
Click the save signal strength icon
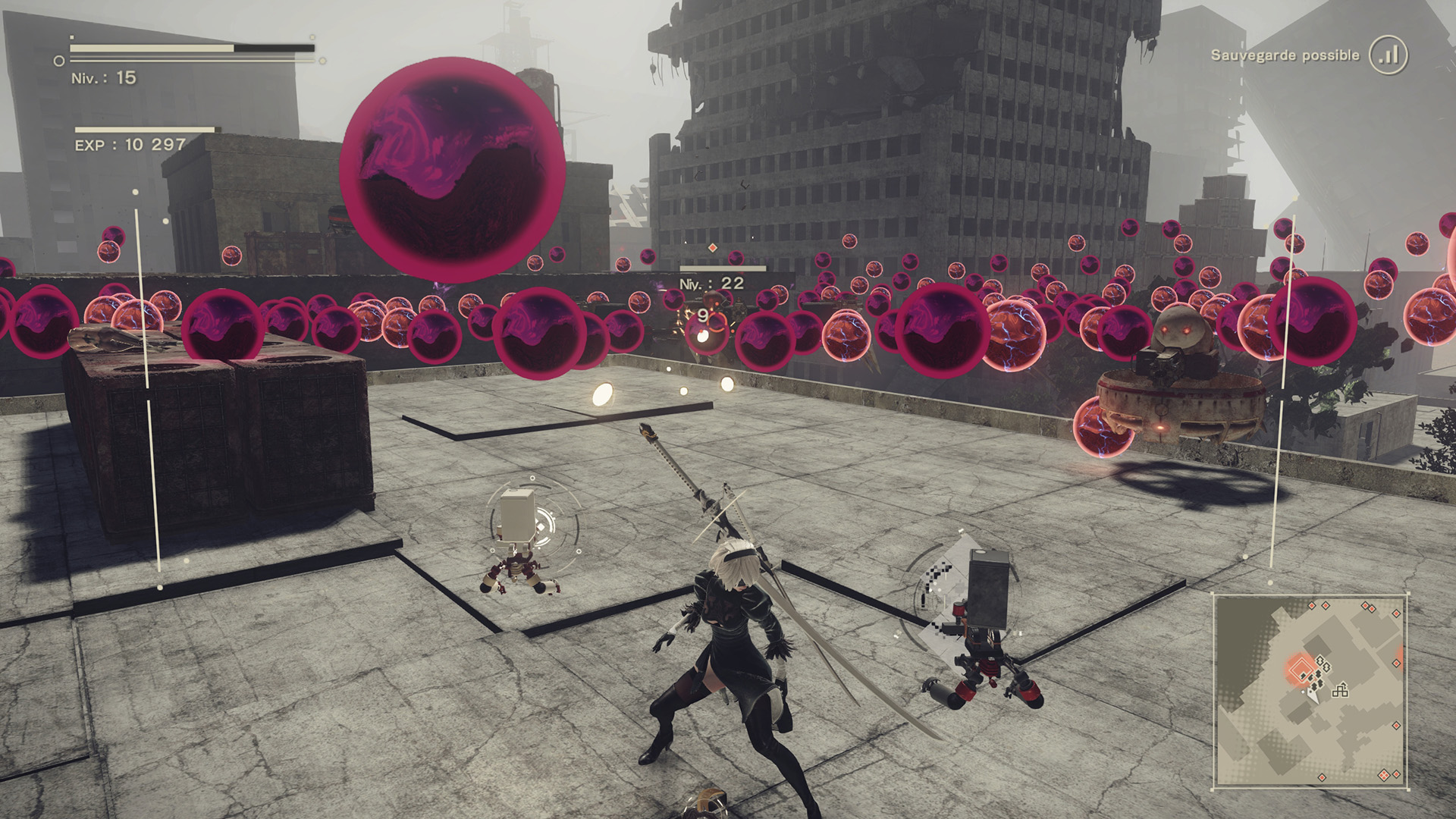pyautogui.click(x=1389, y=55)
